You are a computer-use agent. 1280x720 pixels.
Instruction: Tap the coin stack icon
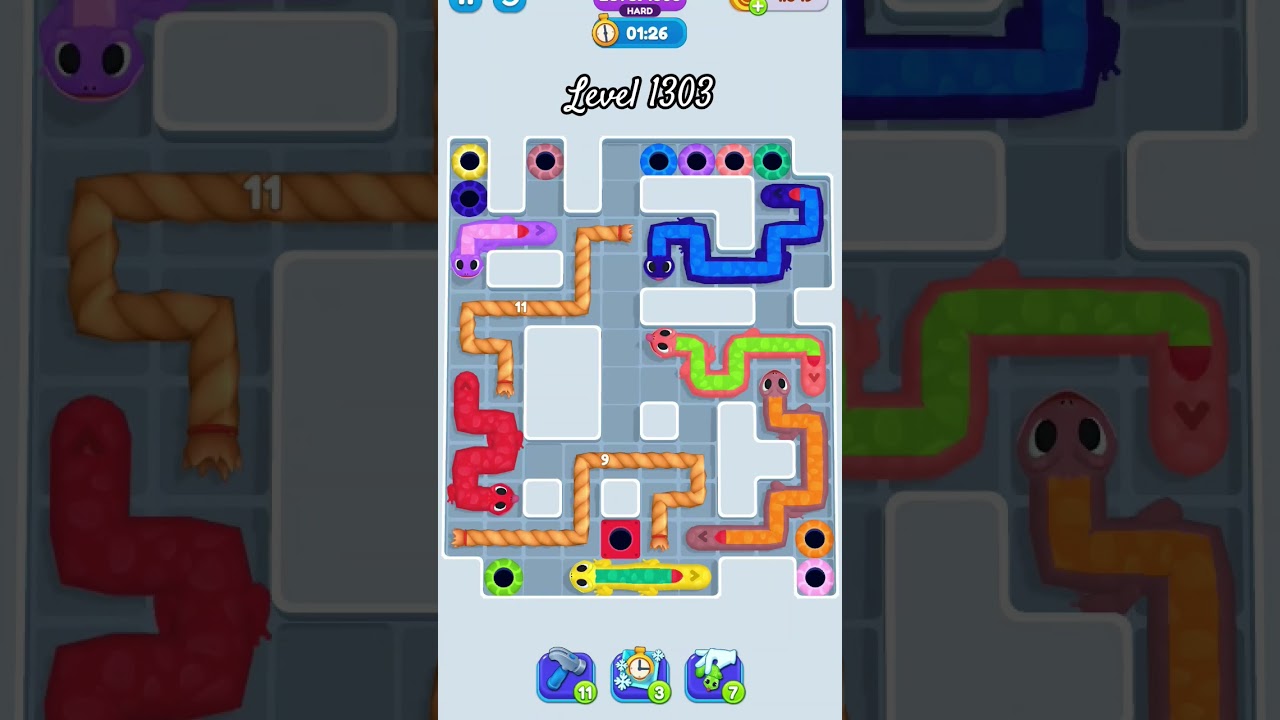click(738, 5)
